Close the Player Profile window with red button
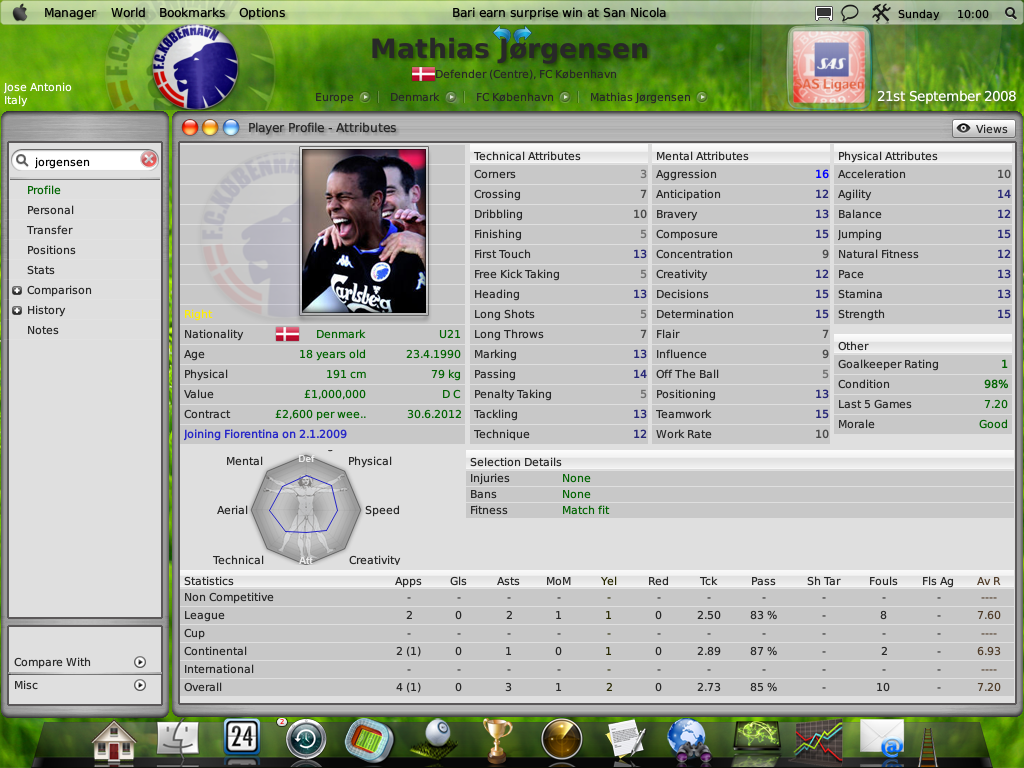 coord(190,128)
